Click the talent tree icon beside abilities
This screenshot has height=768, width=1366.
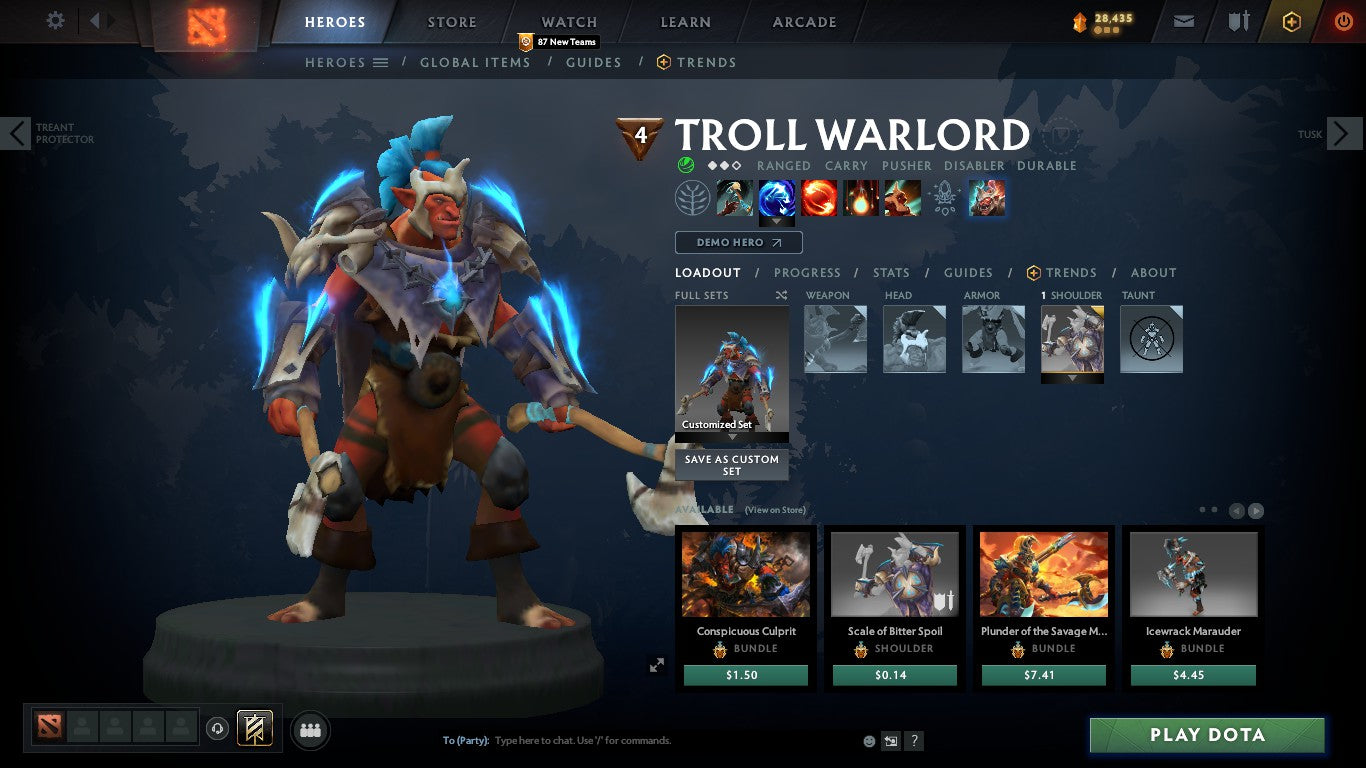pyautogui.click(x=693, y=197)
